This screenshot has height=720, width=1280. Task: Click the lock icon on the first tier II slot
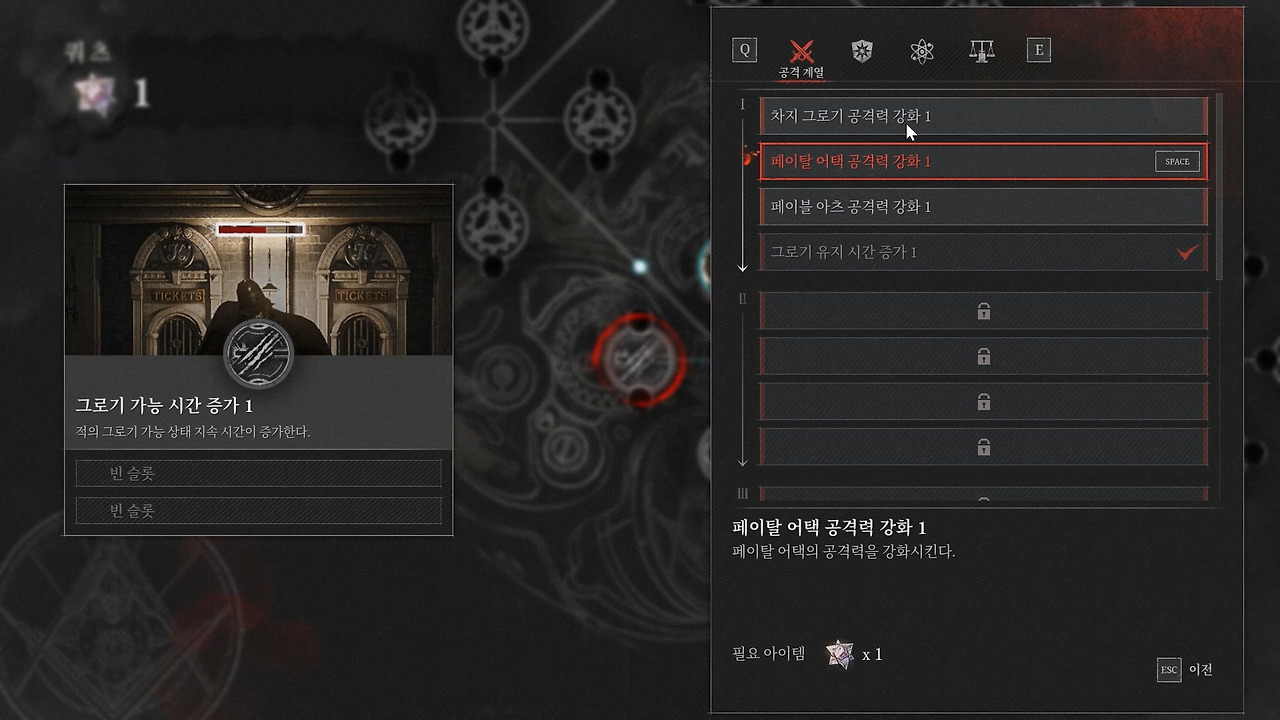983,311
